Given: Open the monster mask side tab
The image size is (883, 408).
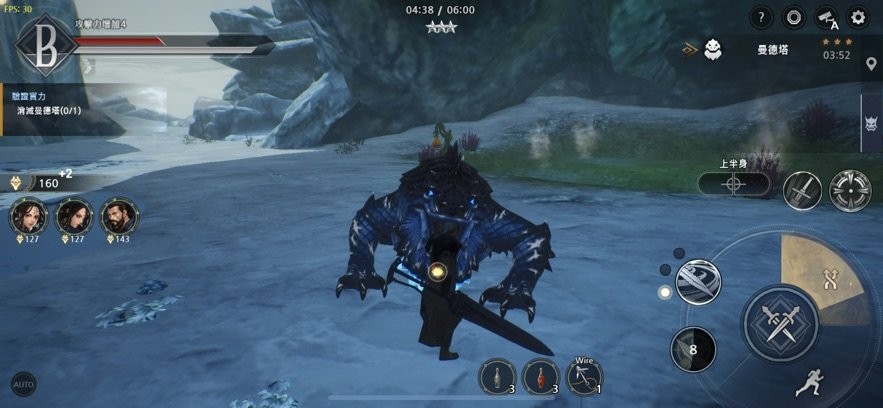Looking at the screenshot, I should point(871,124).
